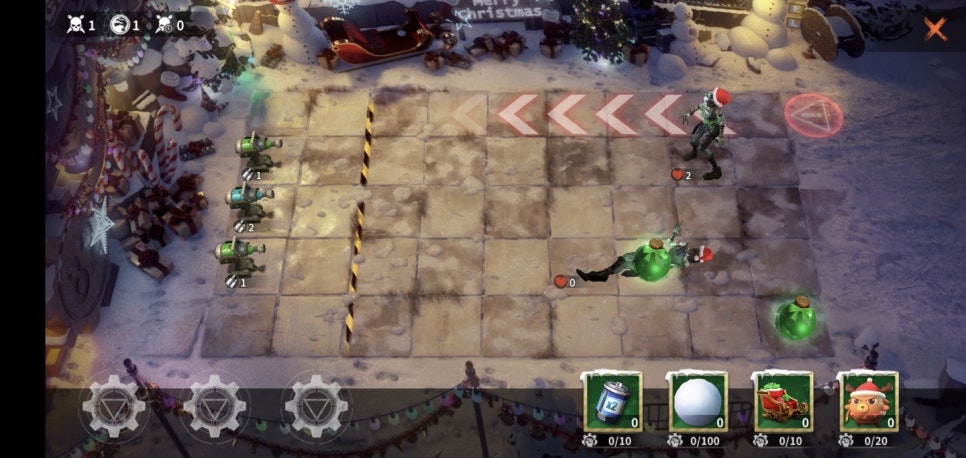The height and width of the screenshot is (458, 966).
Task: Choose the snowball item card
Action: point(697,402)
